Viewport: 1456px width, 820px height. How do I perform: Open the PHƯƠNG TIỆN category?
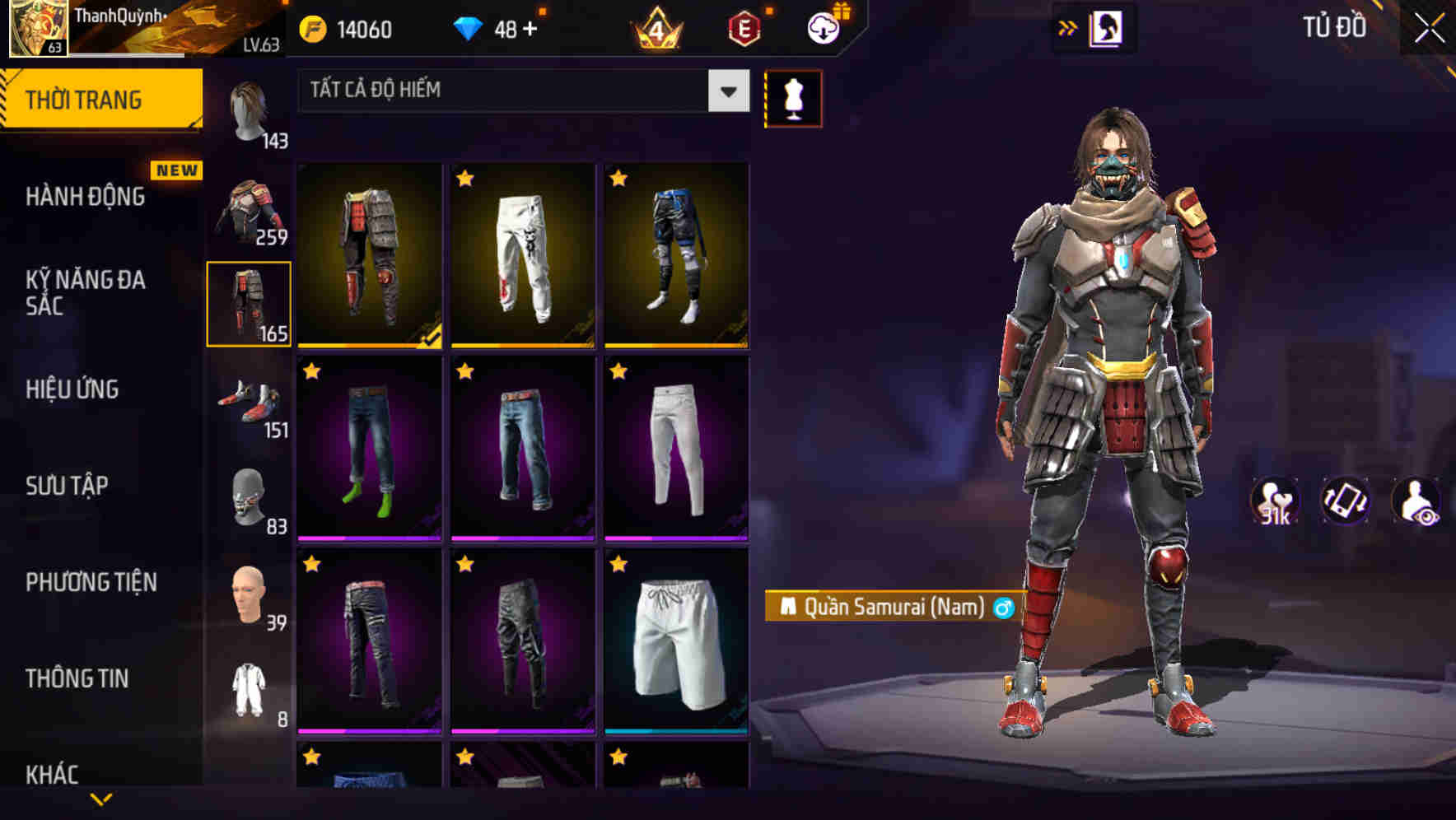[x=91, y=582]
